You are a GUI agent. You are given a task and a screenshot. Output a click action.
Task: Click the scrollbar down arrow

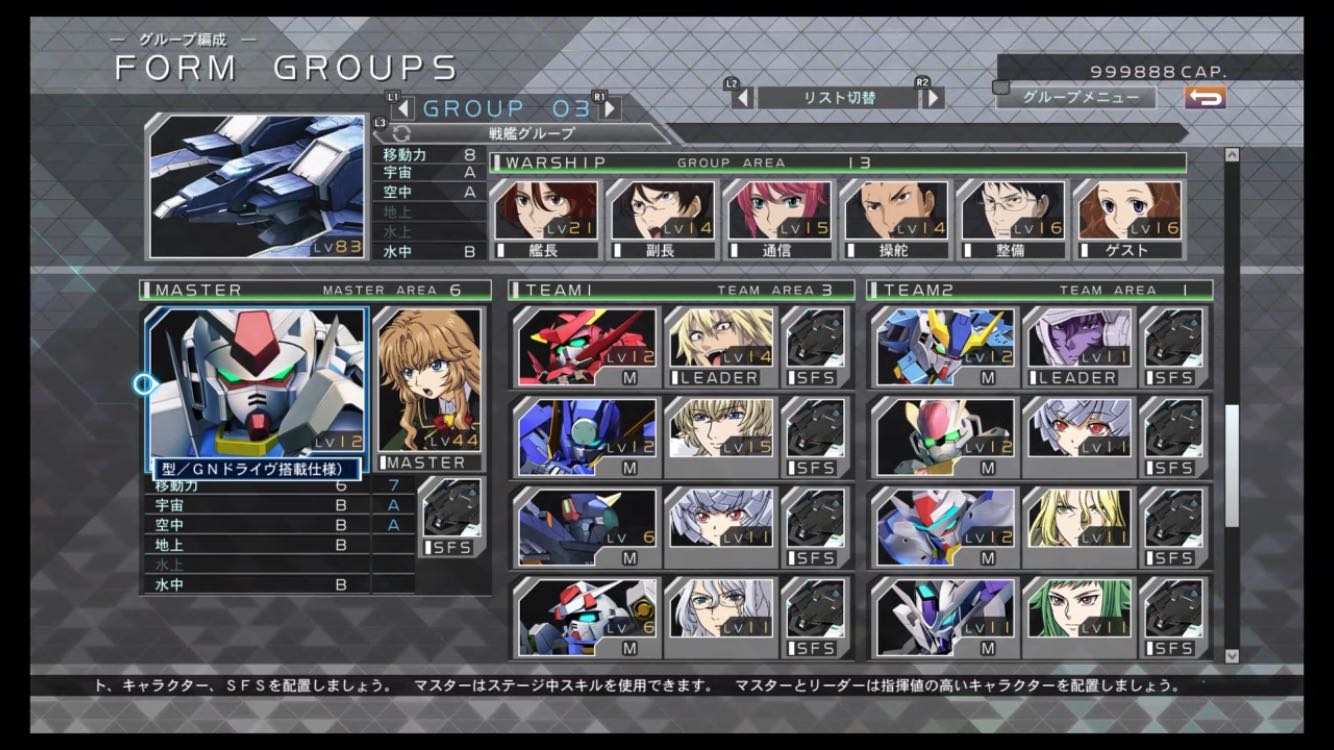(x=1231, y=656)
